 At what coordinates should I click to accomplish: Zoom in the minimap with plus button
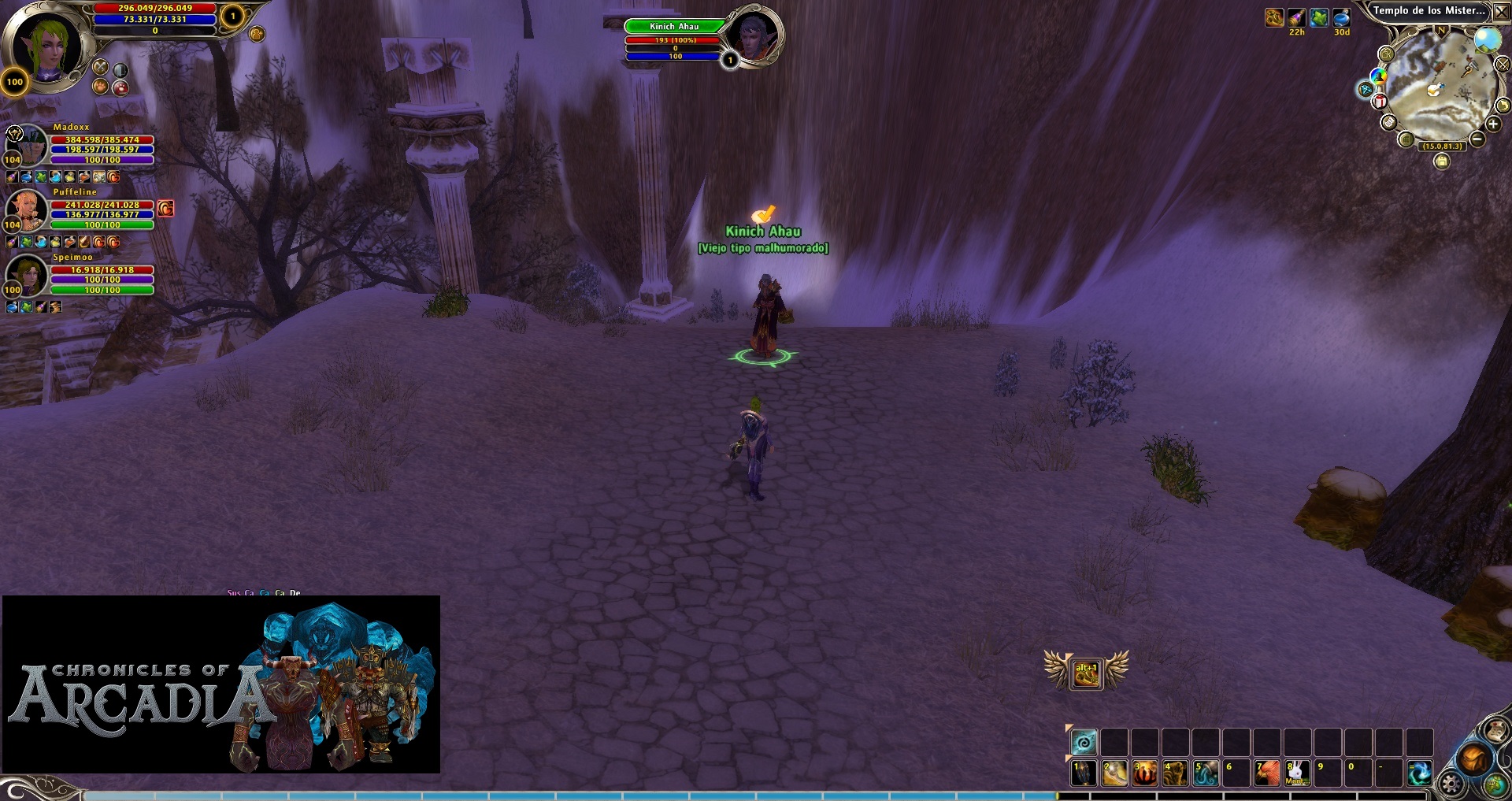[1492, 124]
